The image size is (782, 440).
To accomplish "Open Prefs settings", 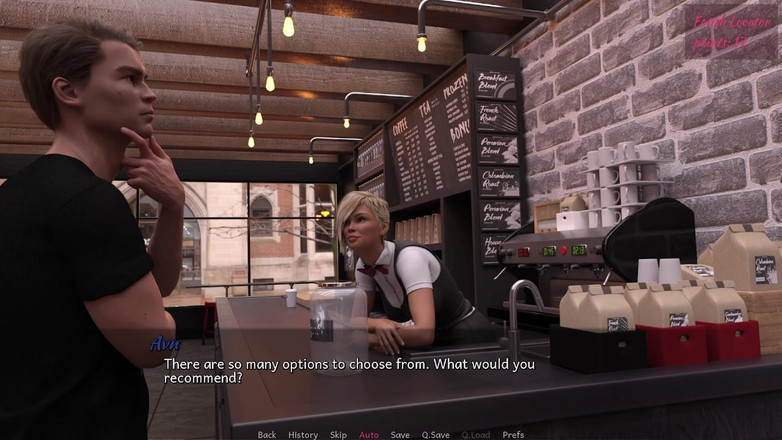I will (x=513, y=435).
